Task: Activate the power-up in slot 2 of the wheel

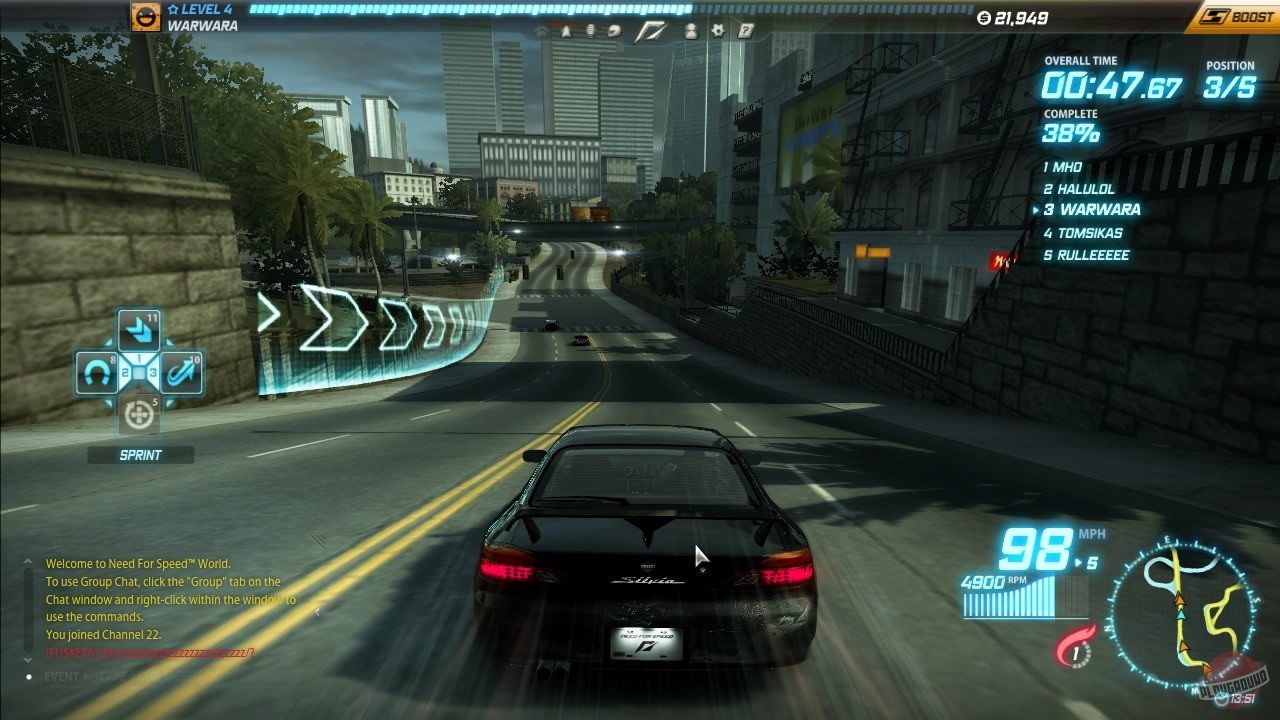Action: pyautogui.click(x=96, y=372)
